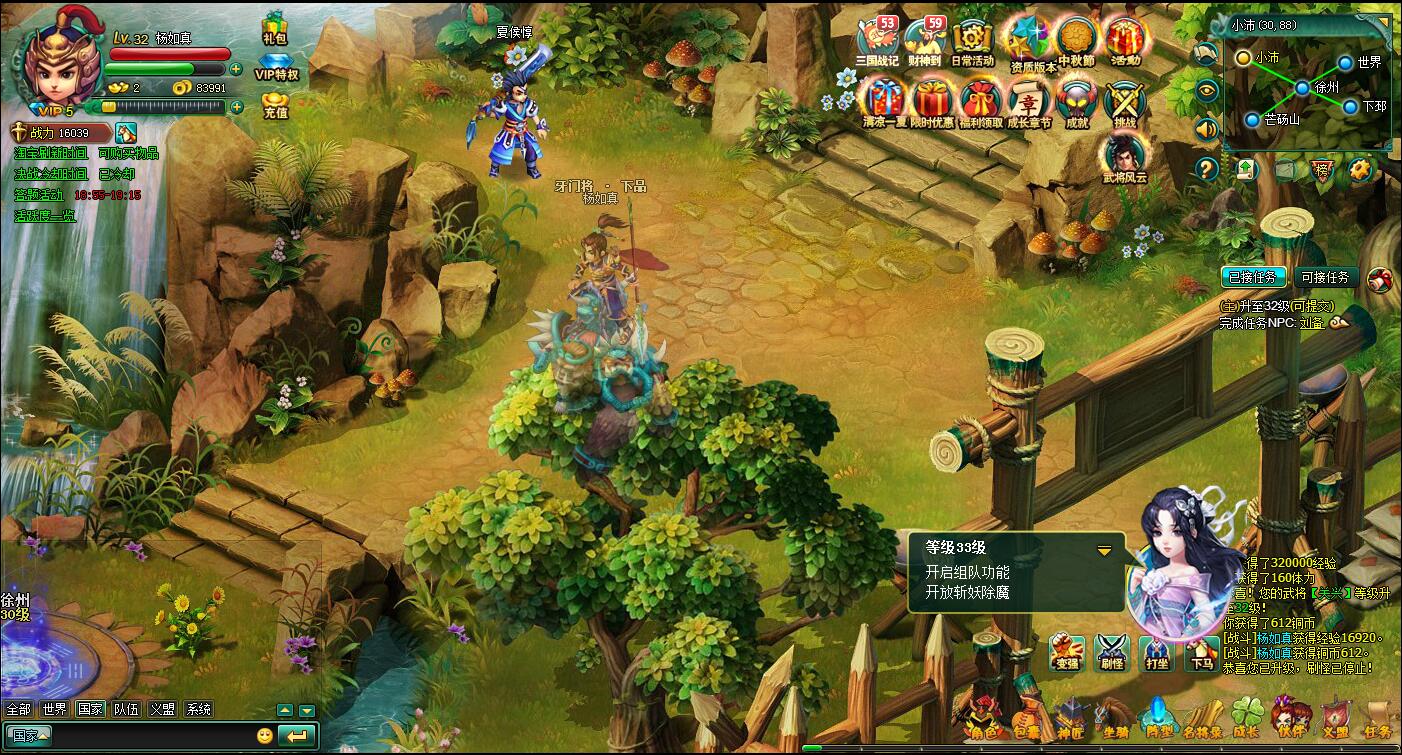Open settings with the gear icon
Screen dimensions: 1402x755
click(1358, 169)
